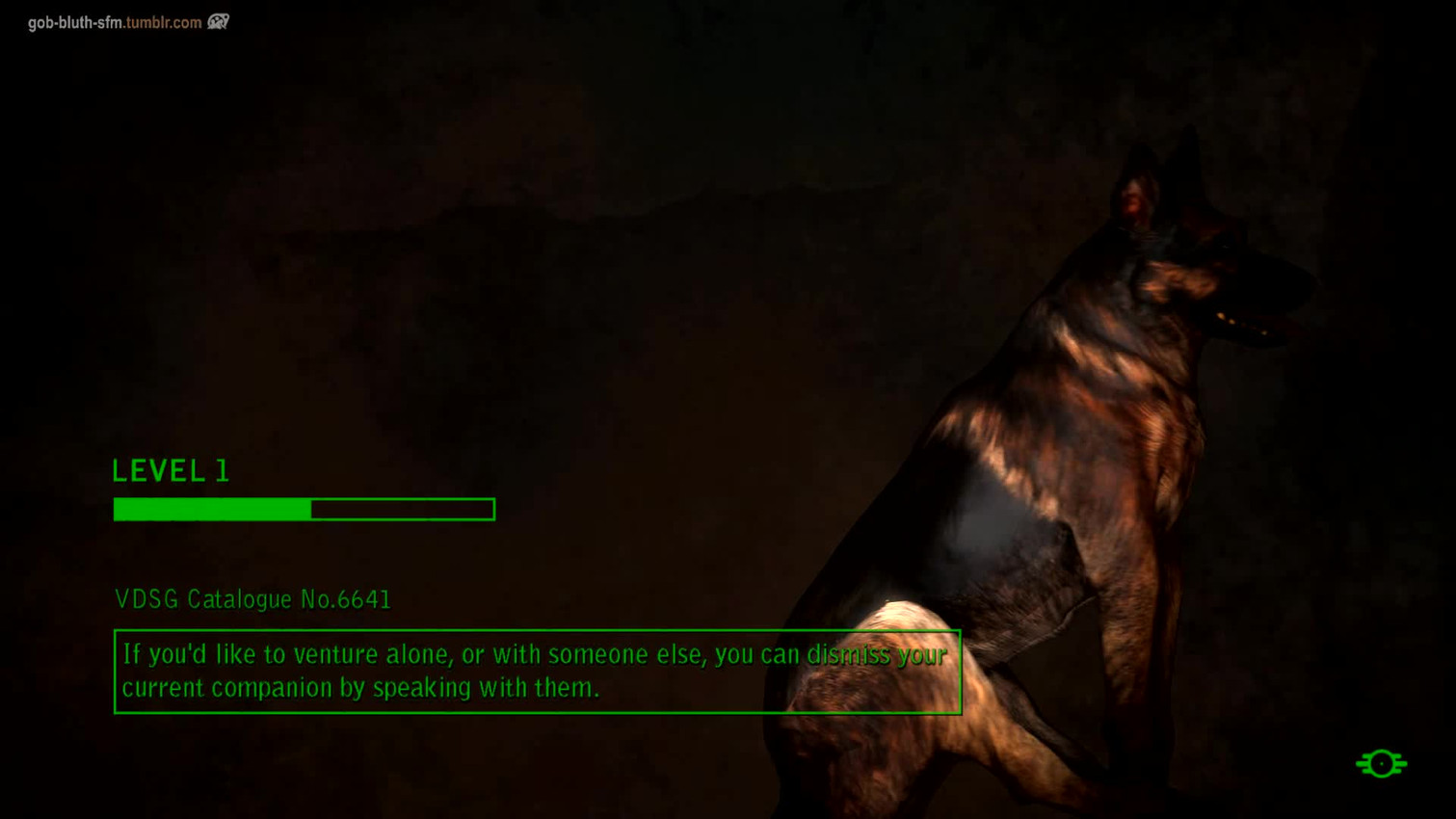Open the gob-bluth-sfm.tumblr.com watermark link
Screen dimensions: 1456x819
tap(115, 22)
